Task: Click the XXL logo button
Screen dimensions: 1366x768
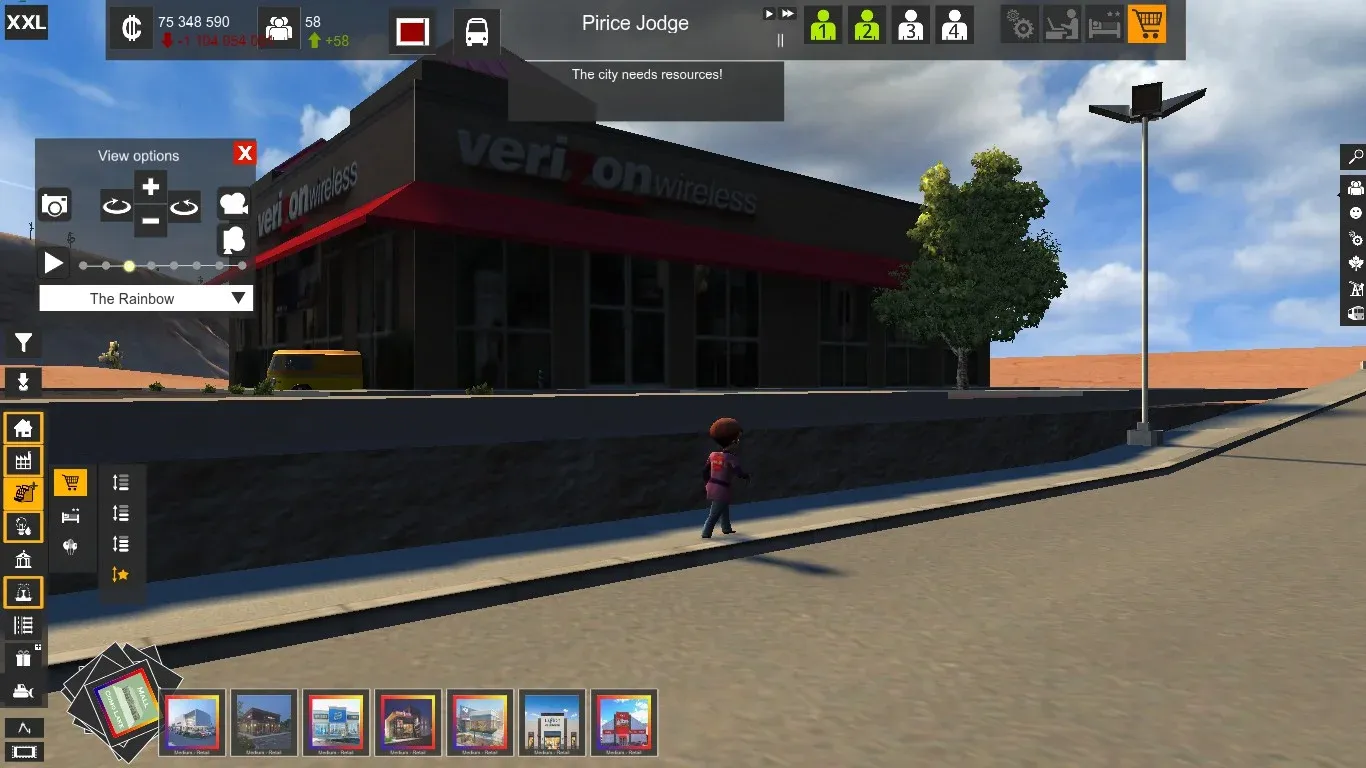Action: 26,22
